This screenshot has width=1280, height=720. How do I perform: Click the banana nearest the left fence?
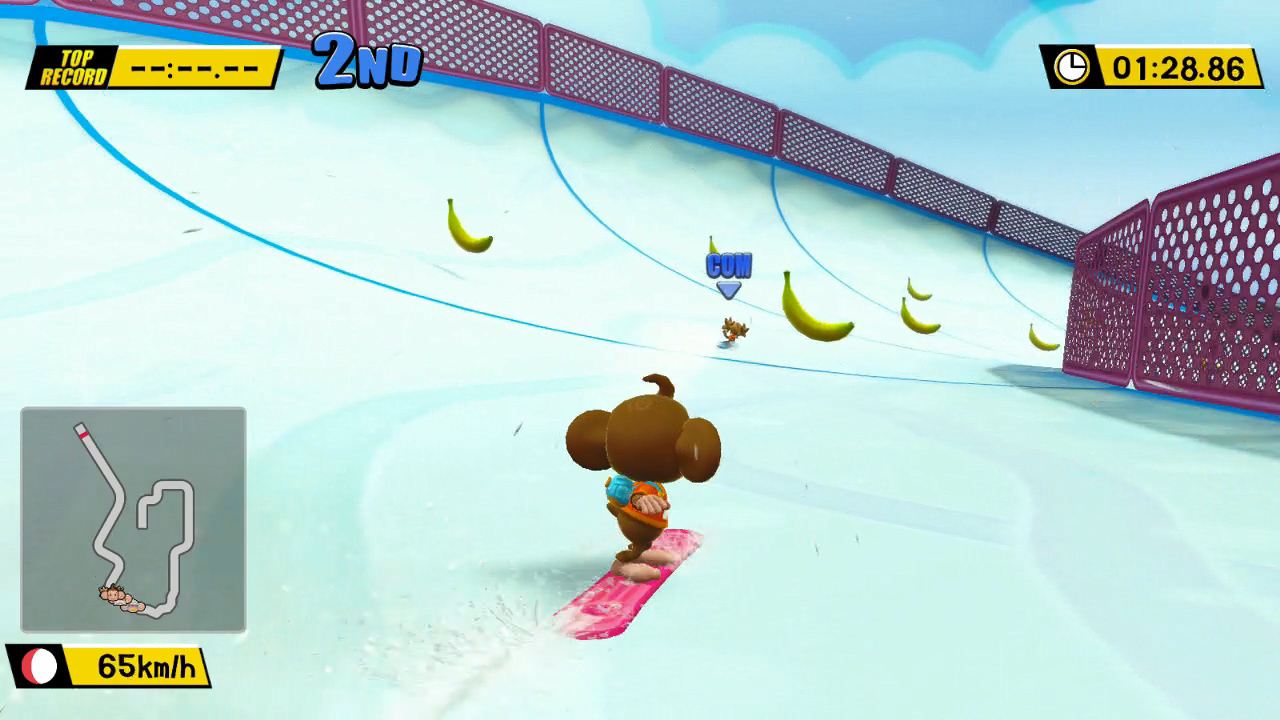point(467,227)
